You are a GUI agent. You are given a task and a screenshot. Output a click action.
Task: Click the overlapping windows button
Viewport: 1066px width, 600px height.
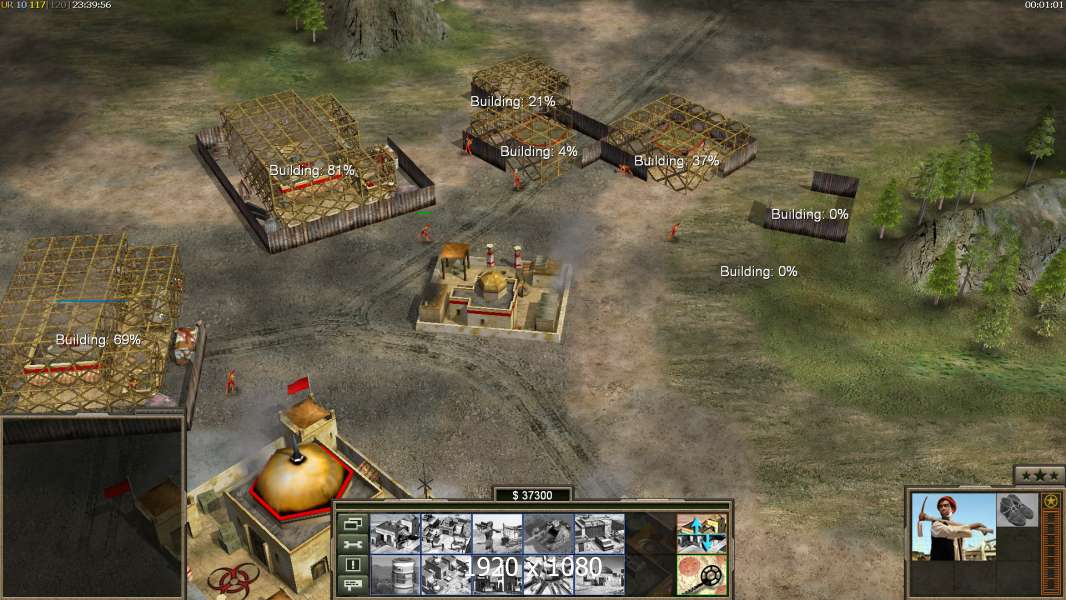pos(351,523)
